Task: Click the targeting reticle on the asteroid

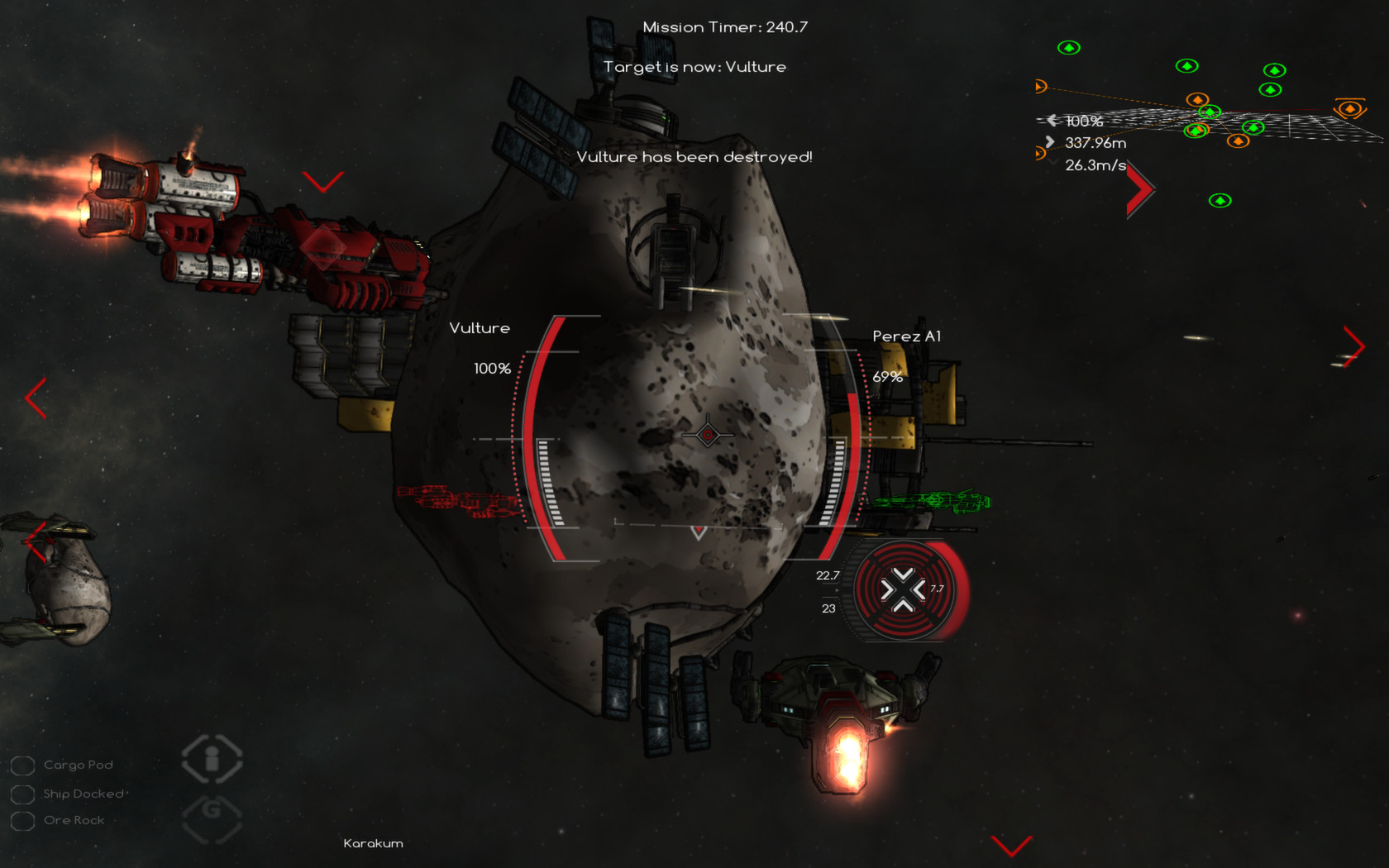Action: (x=707, y=434)
